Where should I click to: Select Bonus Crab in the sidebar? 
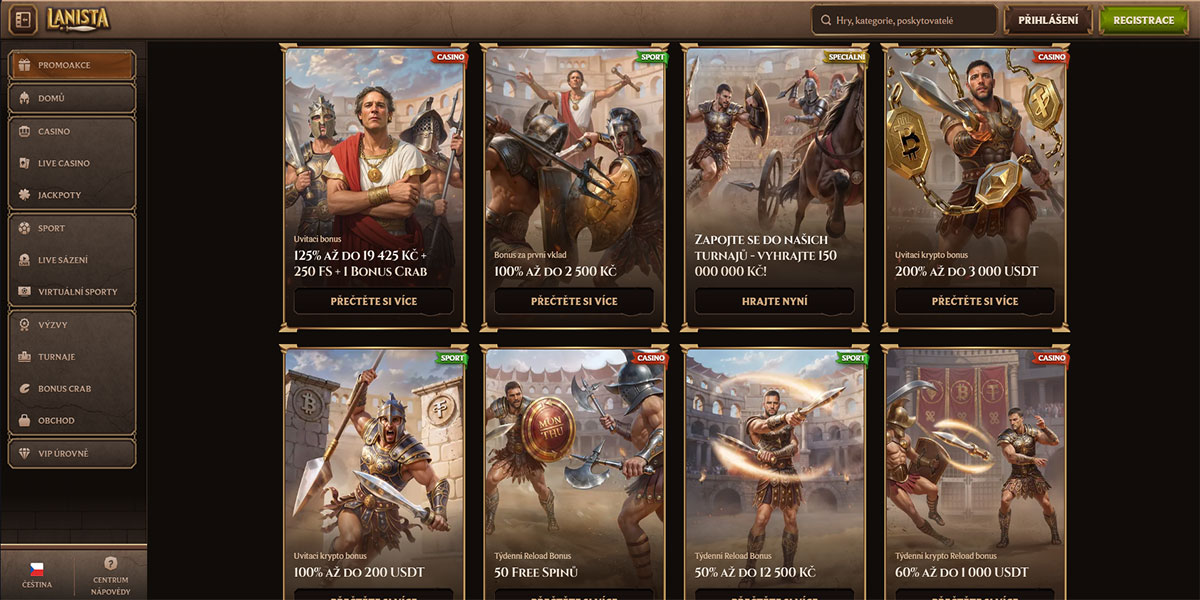(72, 388)
